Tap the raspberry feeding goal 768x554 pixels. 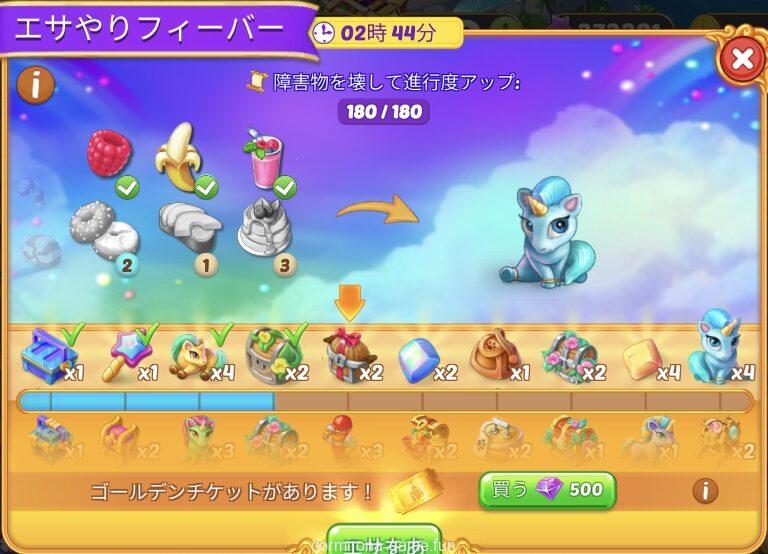point(109,155)
